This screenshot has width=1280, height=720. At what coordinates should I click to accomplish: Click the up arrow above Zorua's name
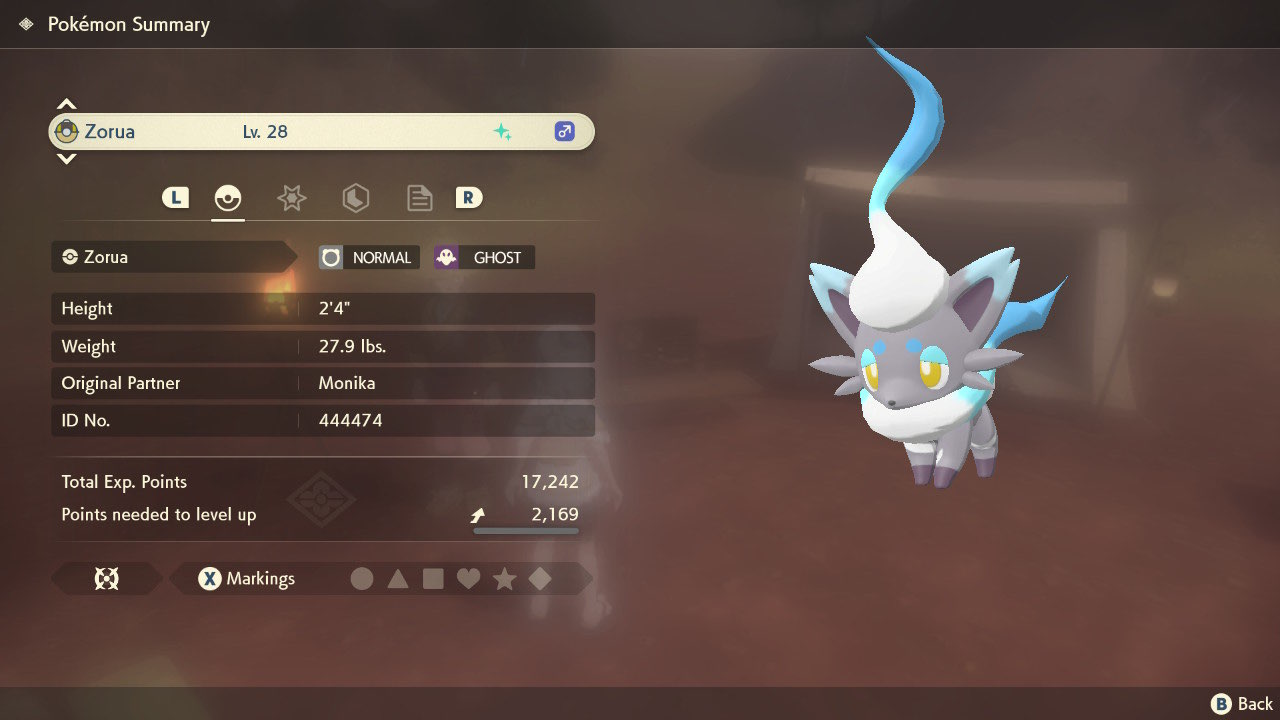[x=66, y=103]
